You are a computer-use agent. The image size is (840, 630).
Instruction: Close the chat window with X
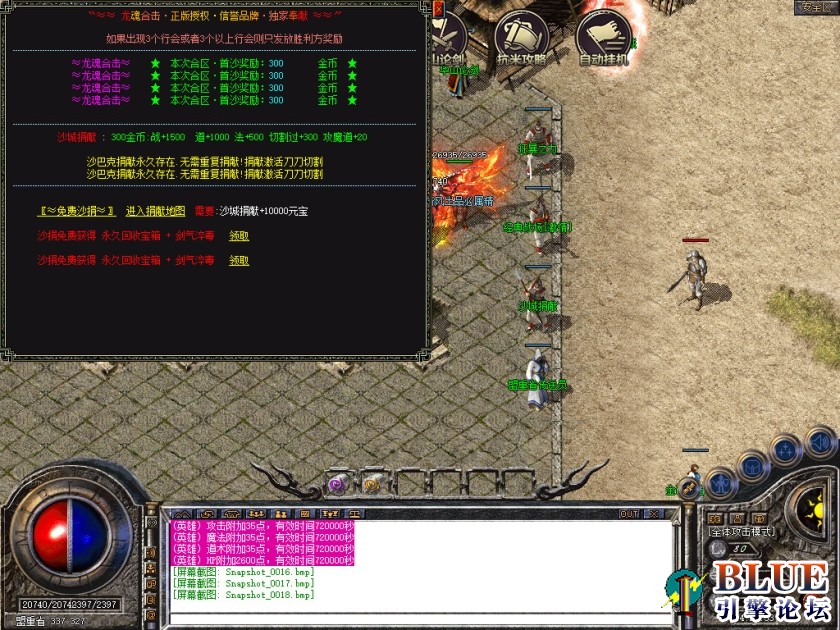[654, 514]
